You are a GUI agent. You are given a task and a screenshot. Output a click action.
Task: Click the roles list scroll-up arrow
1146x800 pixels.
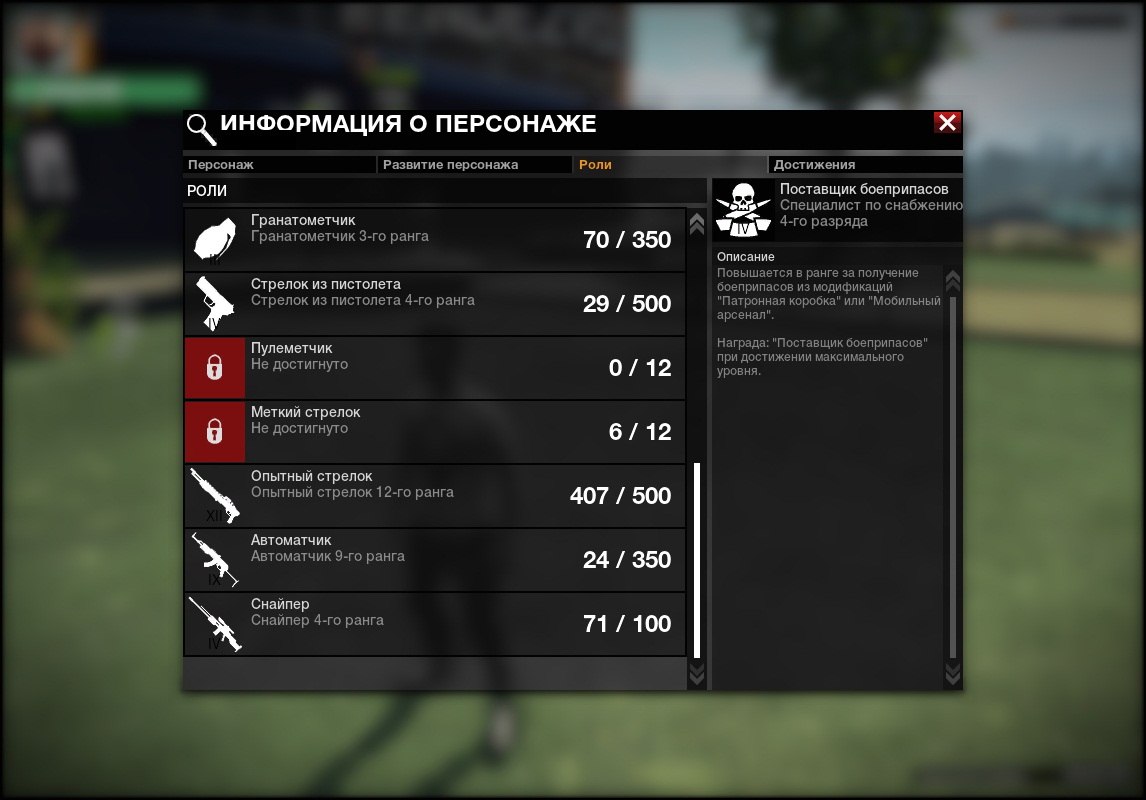697,223
